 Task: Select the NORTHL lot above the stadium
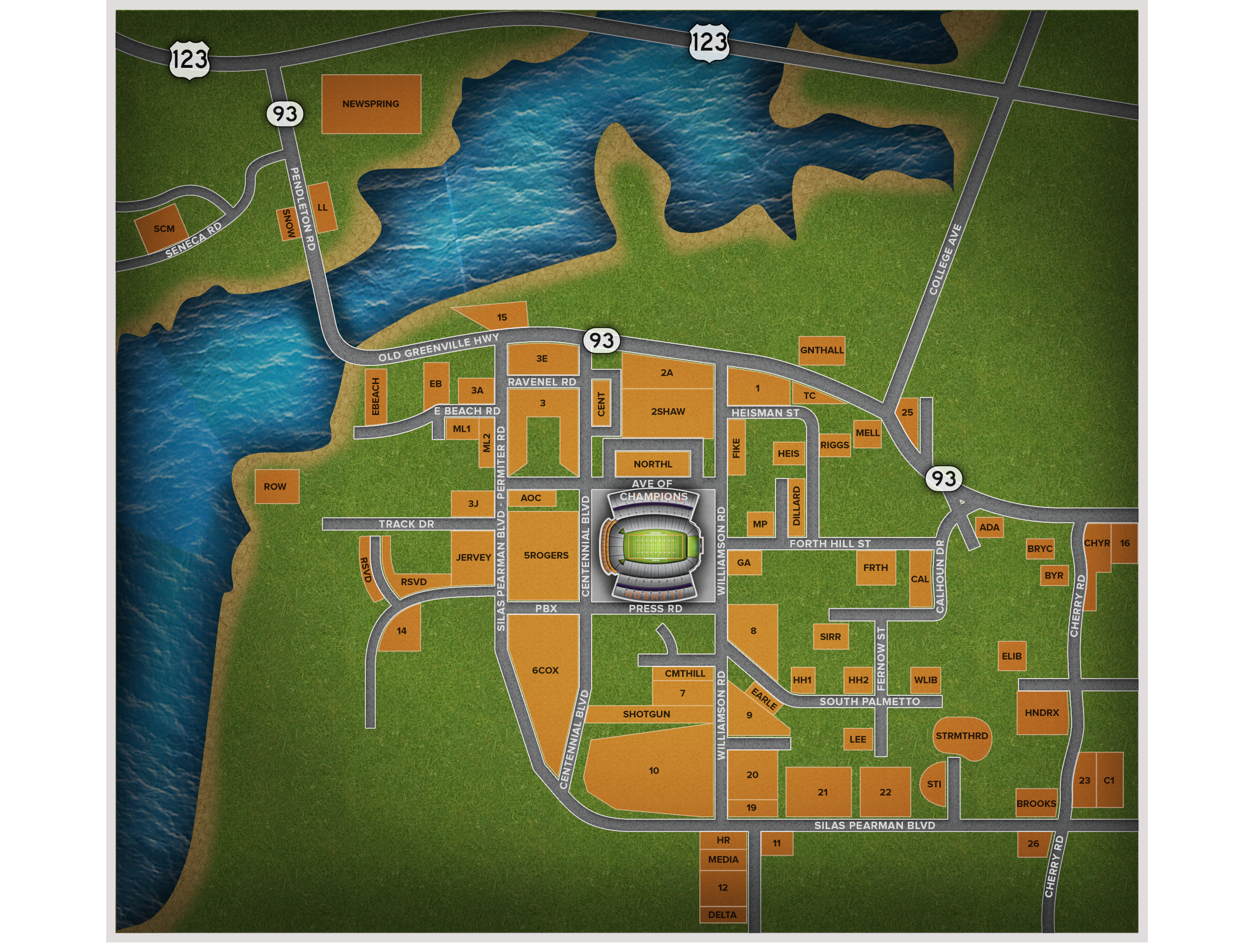pos(652,464)
